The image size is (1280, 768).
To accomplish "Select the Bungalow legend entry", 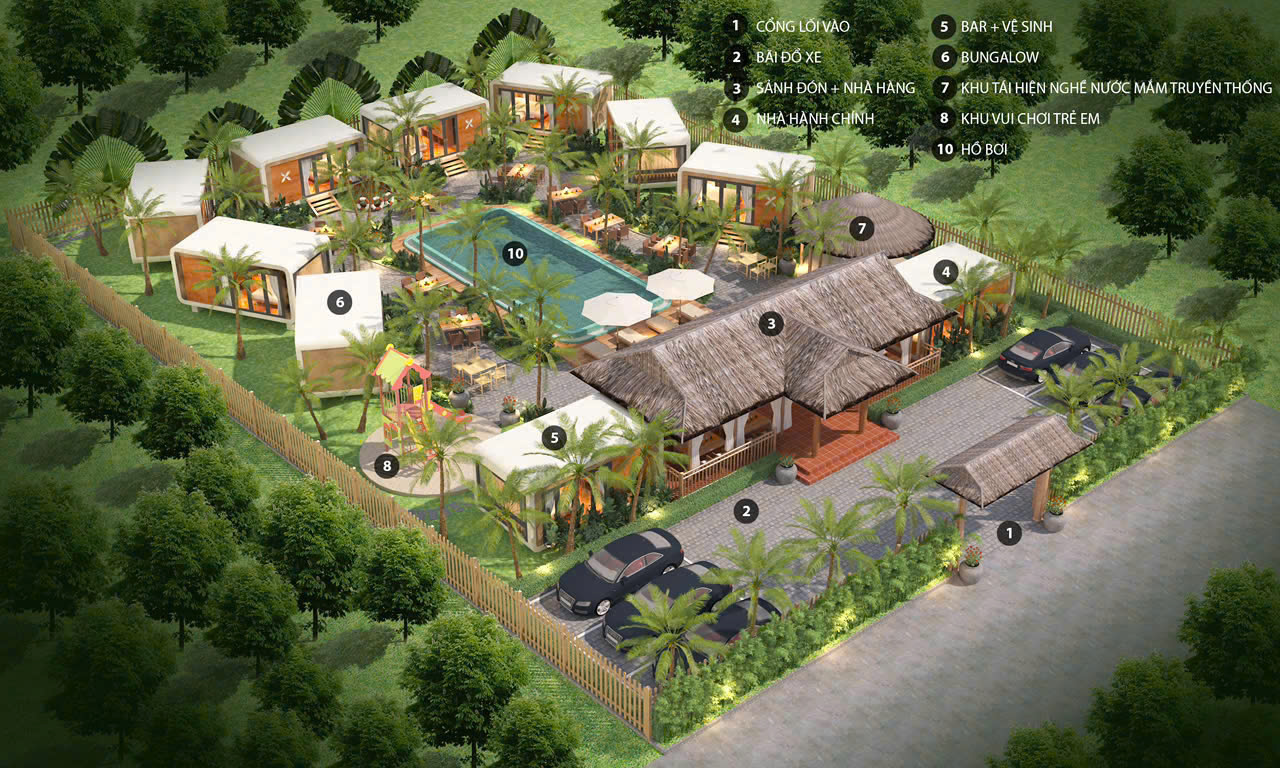I will (x=999, y=57).
